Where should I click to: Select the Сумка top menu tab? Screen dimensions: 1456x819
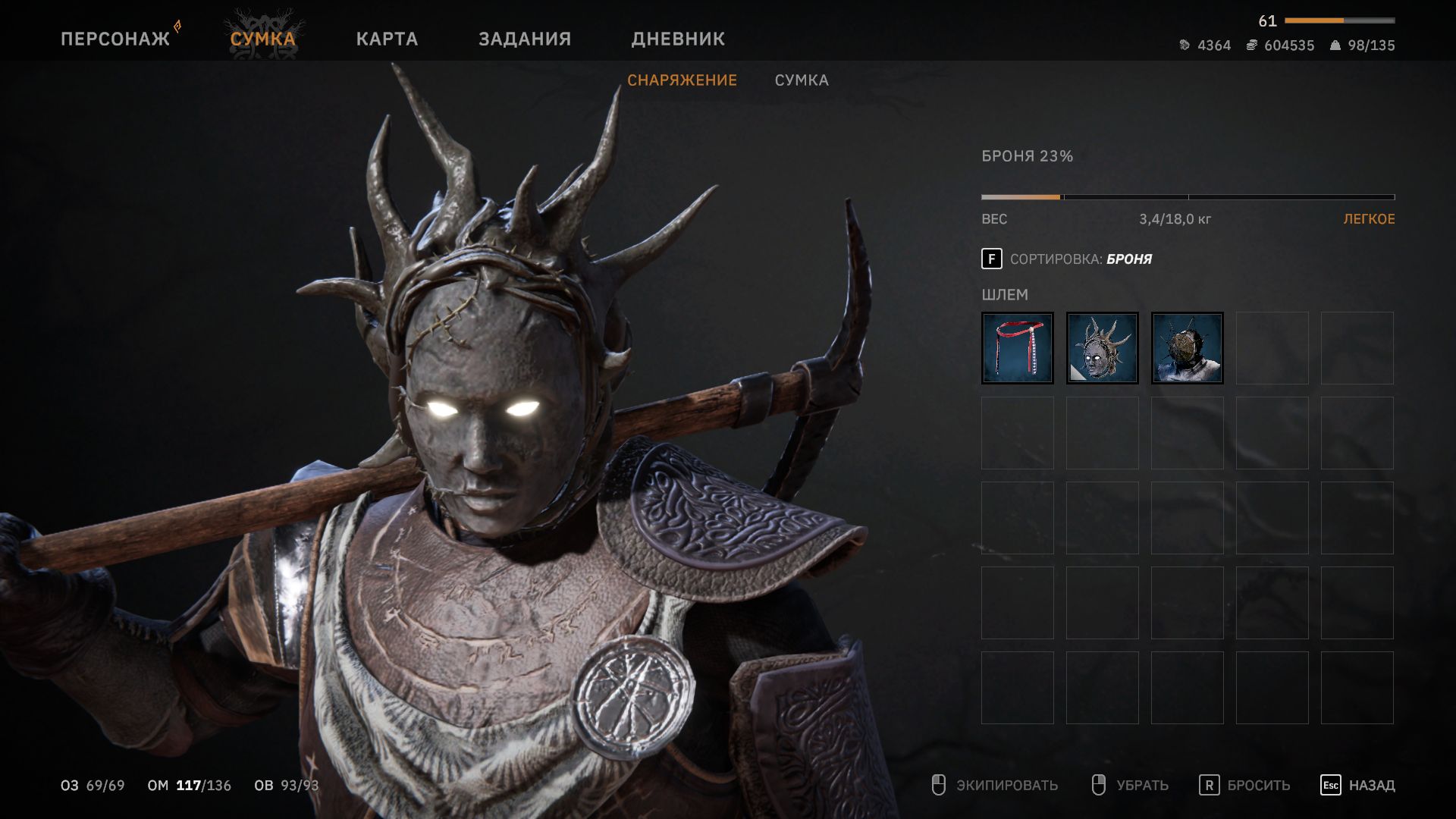pyautogui.click(x=262, y=39)
